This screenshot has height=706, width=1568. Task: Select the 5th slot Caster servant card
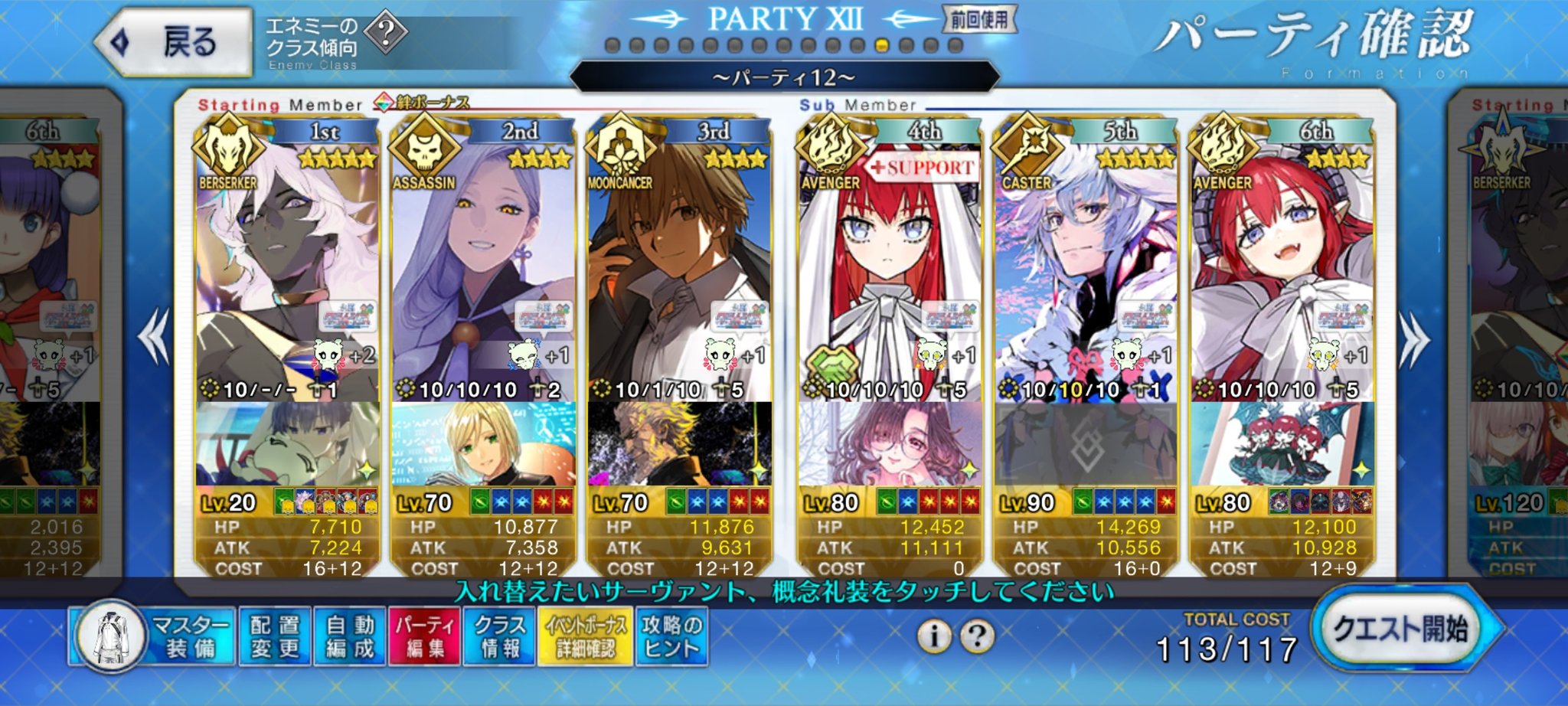pos(1086,268)
